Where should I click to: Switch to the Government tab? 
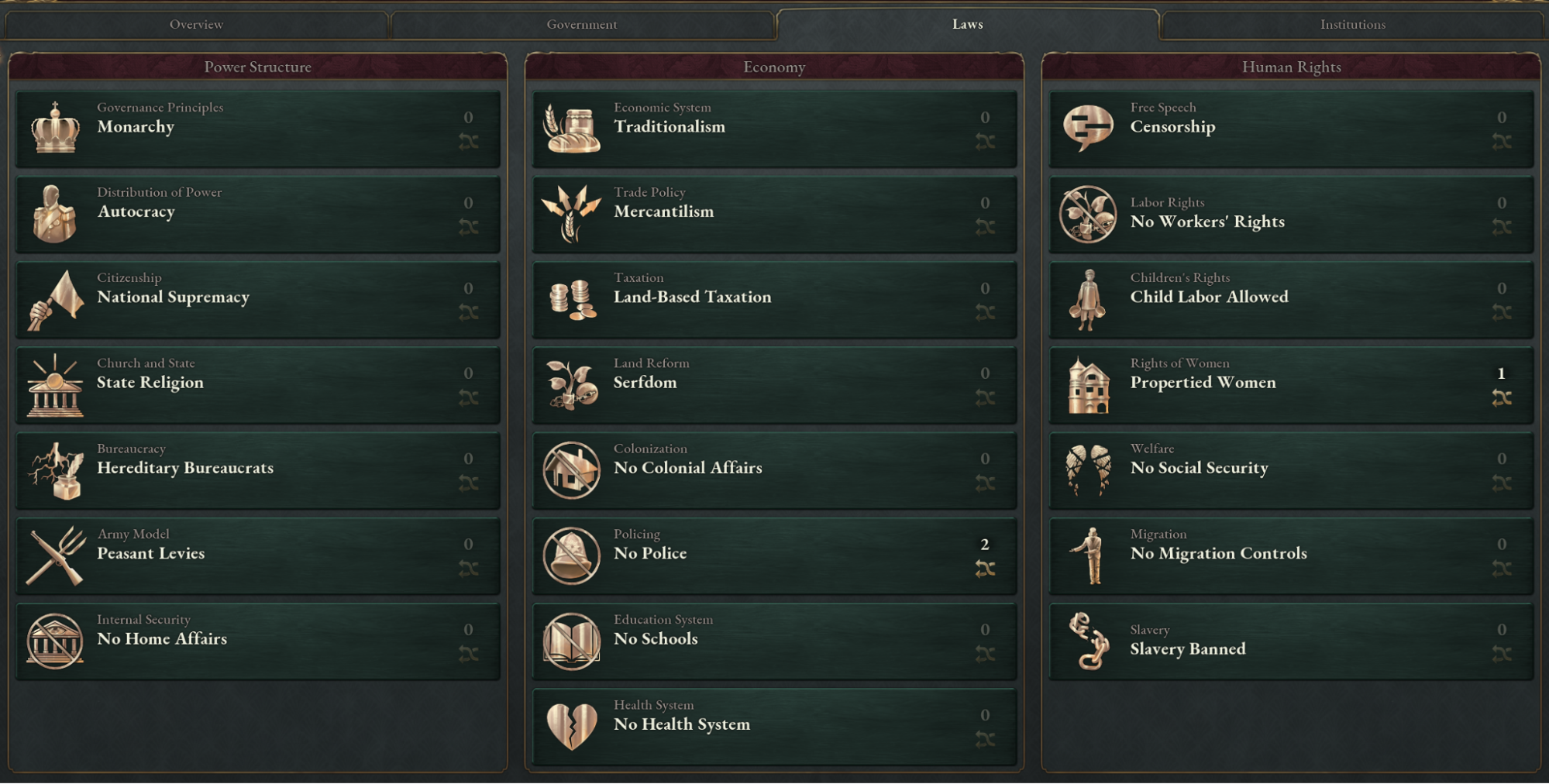(x=582, y=24)
